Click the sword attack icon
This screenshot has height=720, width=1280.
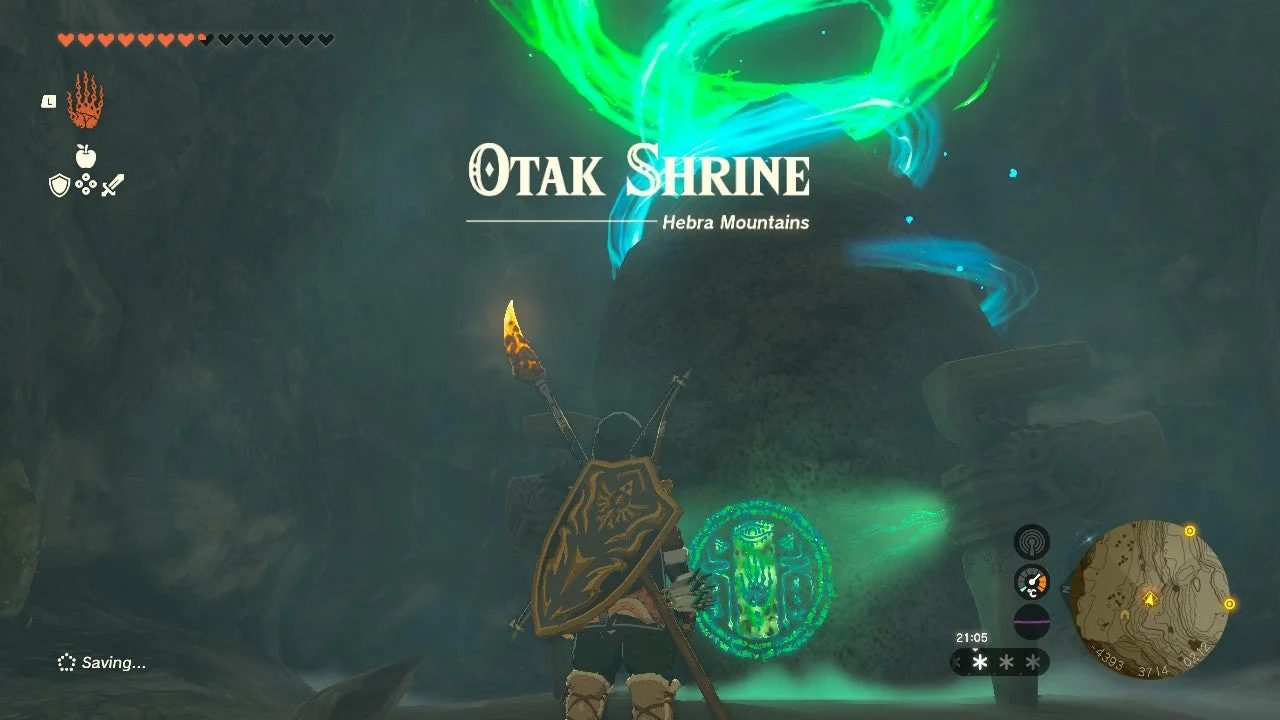(x=112, y=185)
